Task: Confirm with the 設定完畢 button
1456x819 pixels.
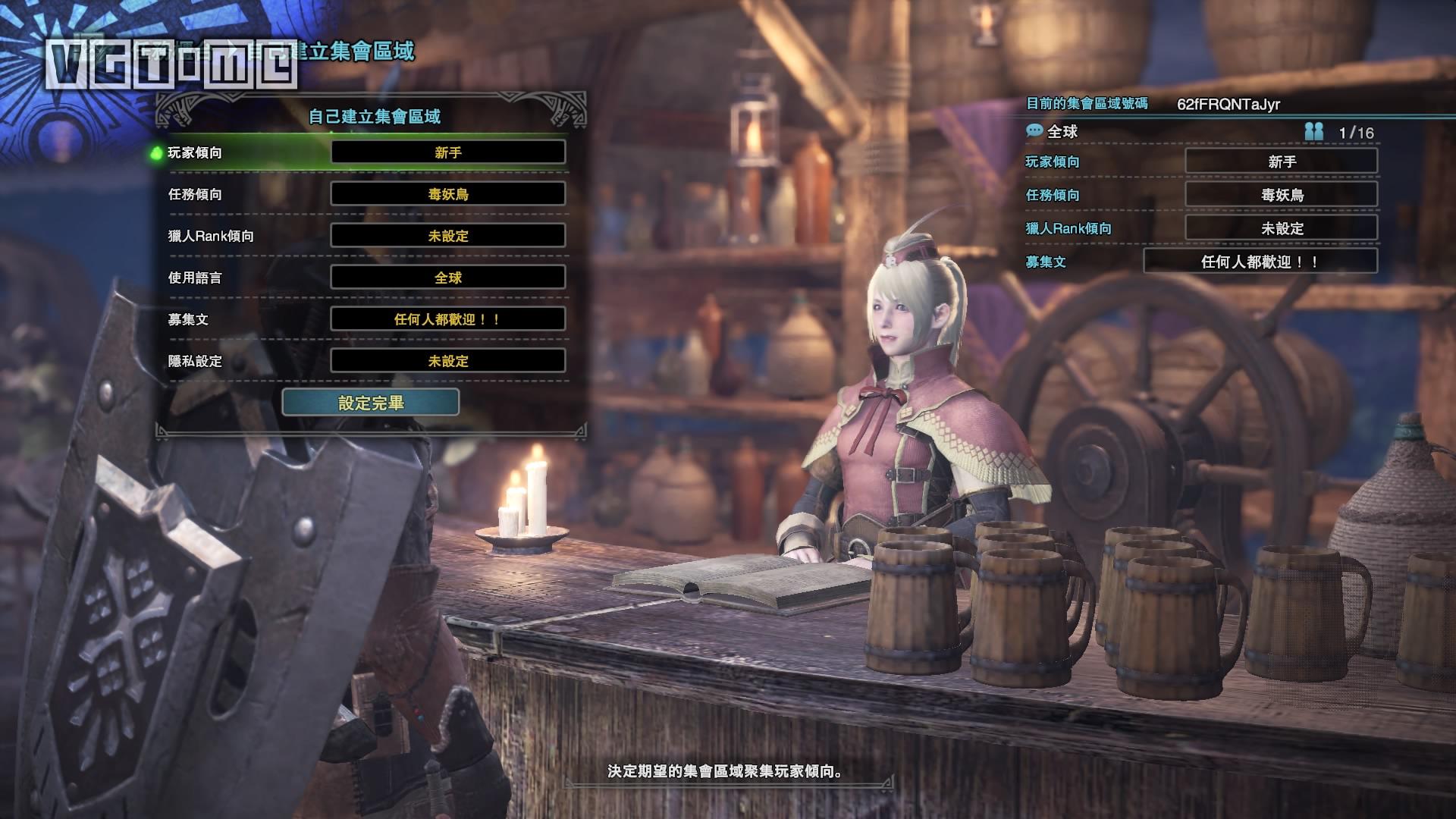Action: pyautogui.click(x=370, y=403)
